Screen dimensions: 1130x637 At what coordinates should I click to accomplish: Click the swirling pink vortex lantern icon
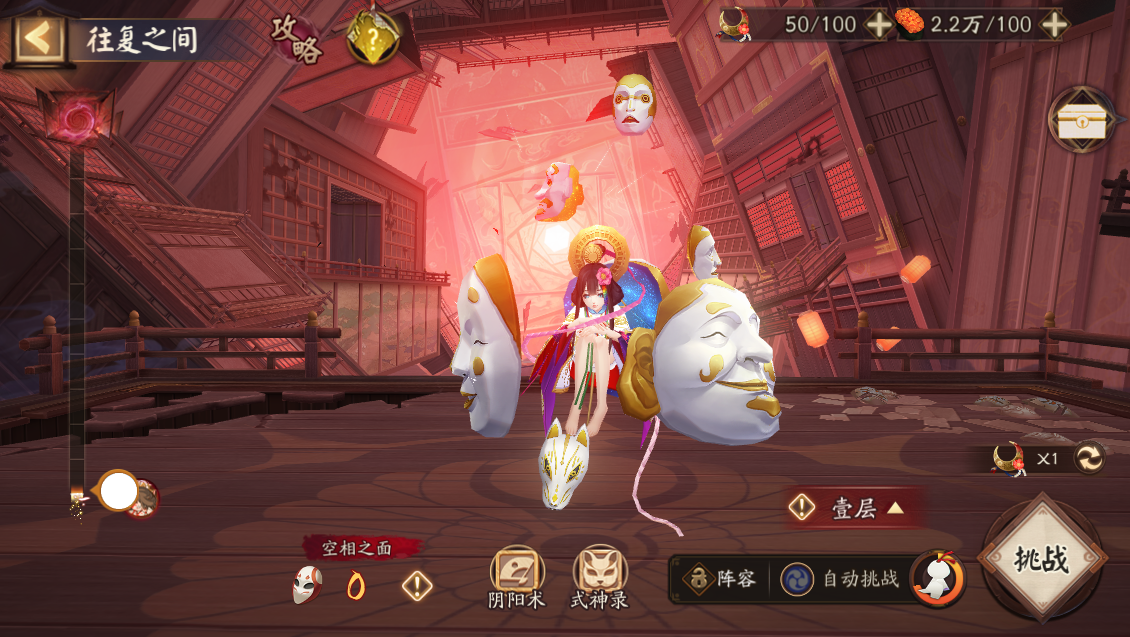pyautogui.click(x=74, y=120)
